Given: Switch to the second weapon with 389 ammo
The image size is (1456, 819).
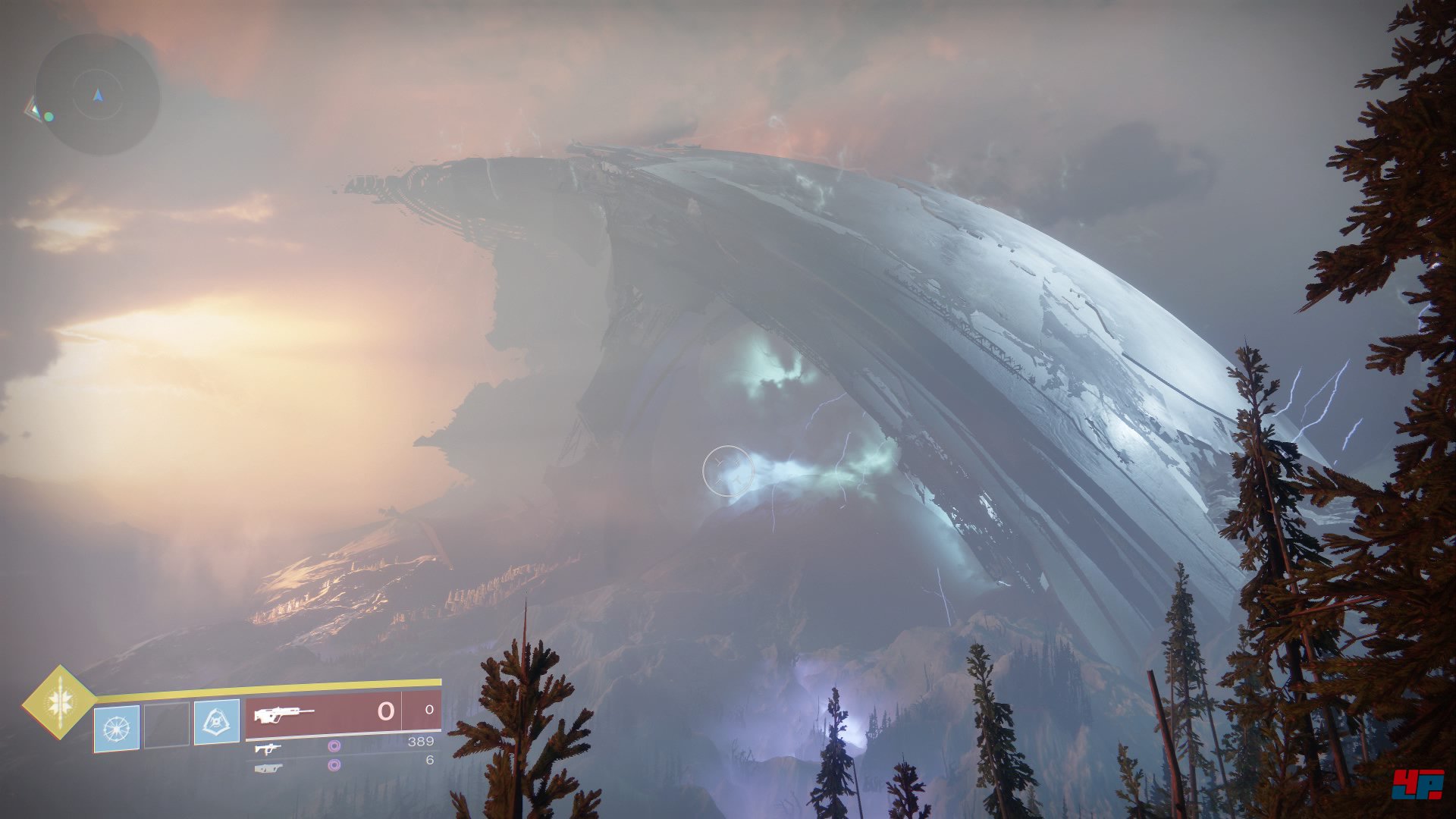Looking at the screenshot, I should click(x=267, y=748).
